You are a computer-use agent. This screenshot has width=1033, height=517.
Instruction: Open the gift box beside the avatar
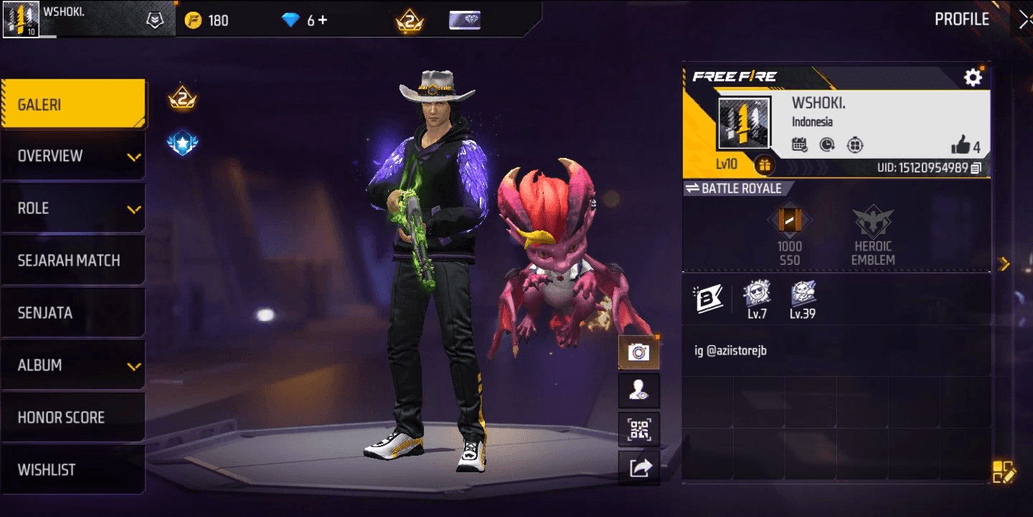765,165
